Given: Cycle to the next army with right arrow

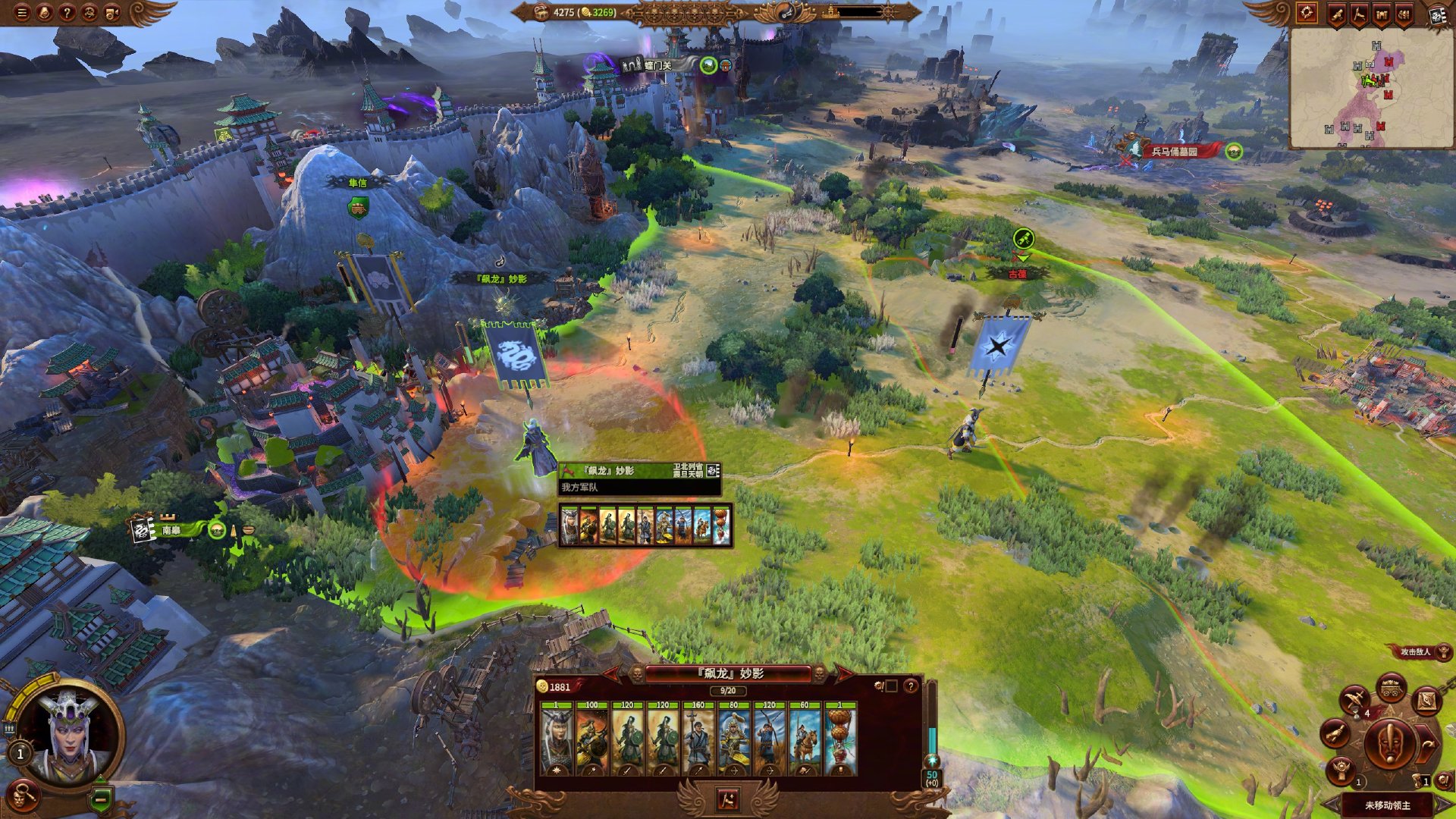Looking at the screenshot, I should point(843,673).
